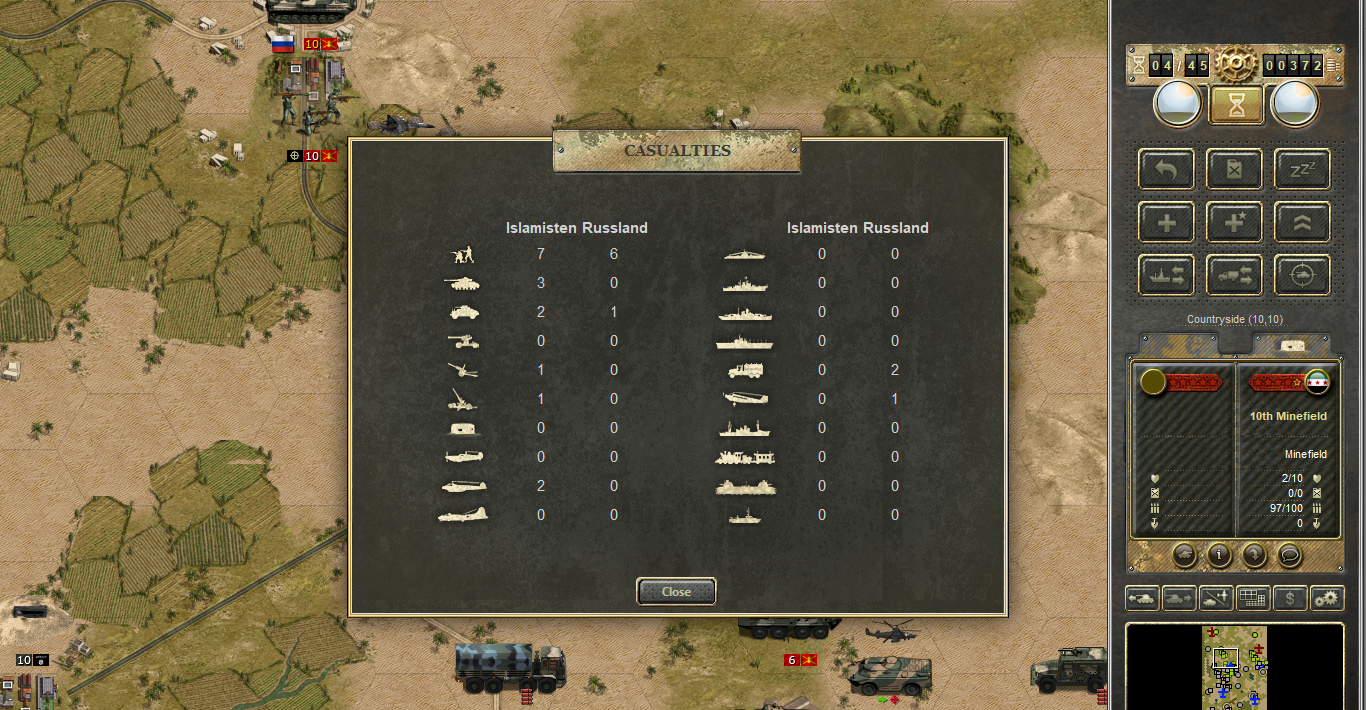Put the unit to sleep with Zzz button
The width and height of the screenshot is (1366, 710).
coord(1301,169)
